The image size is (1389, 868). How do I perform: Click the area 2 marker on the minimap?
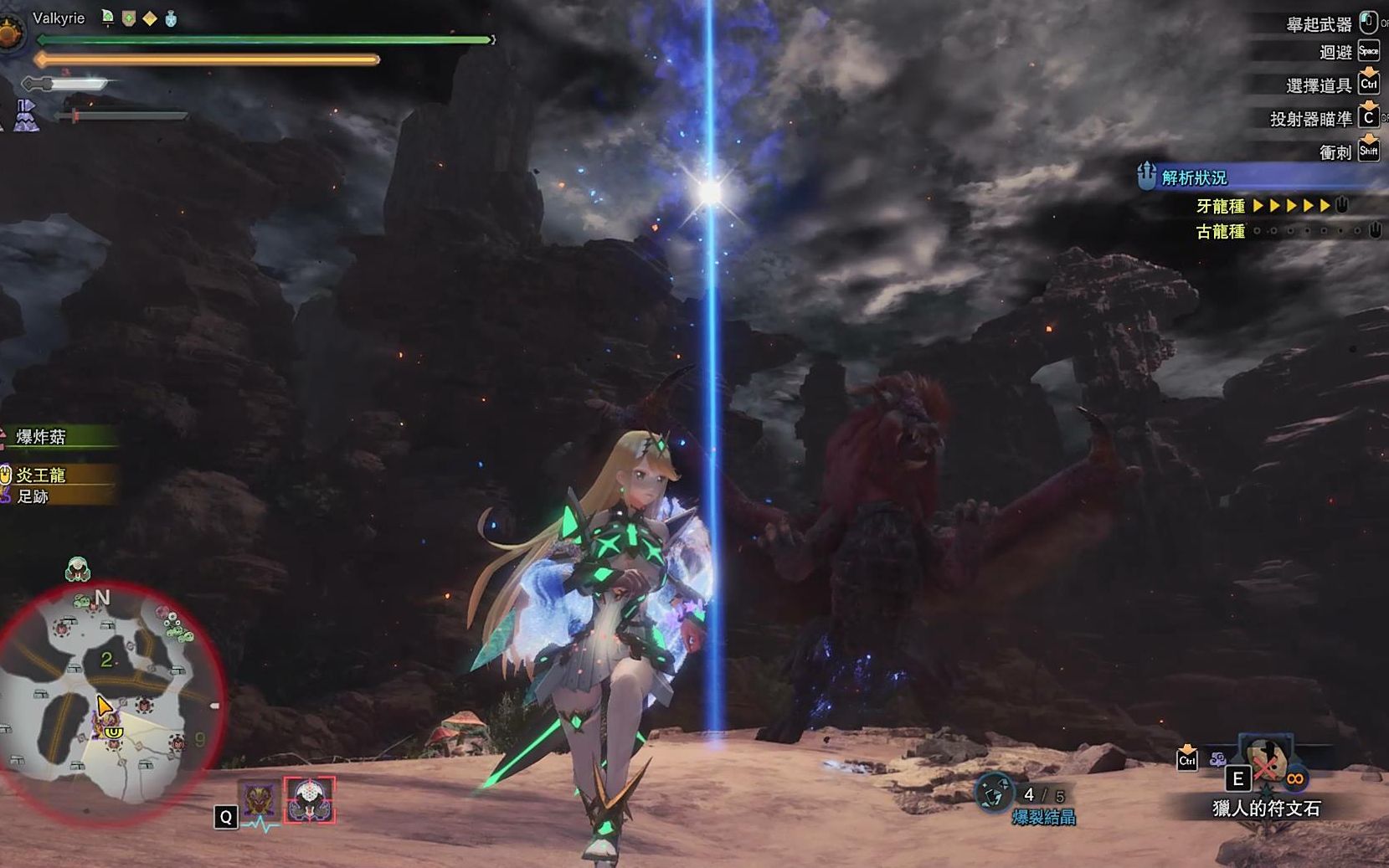tap(106, 660)
